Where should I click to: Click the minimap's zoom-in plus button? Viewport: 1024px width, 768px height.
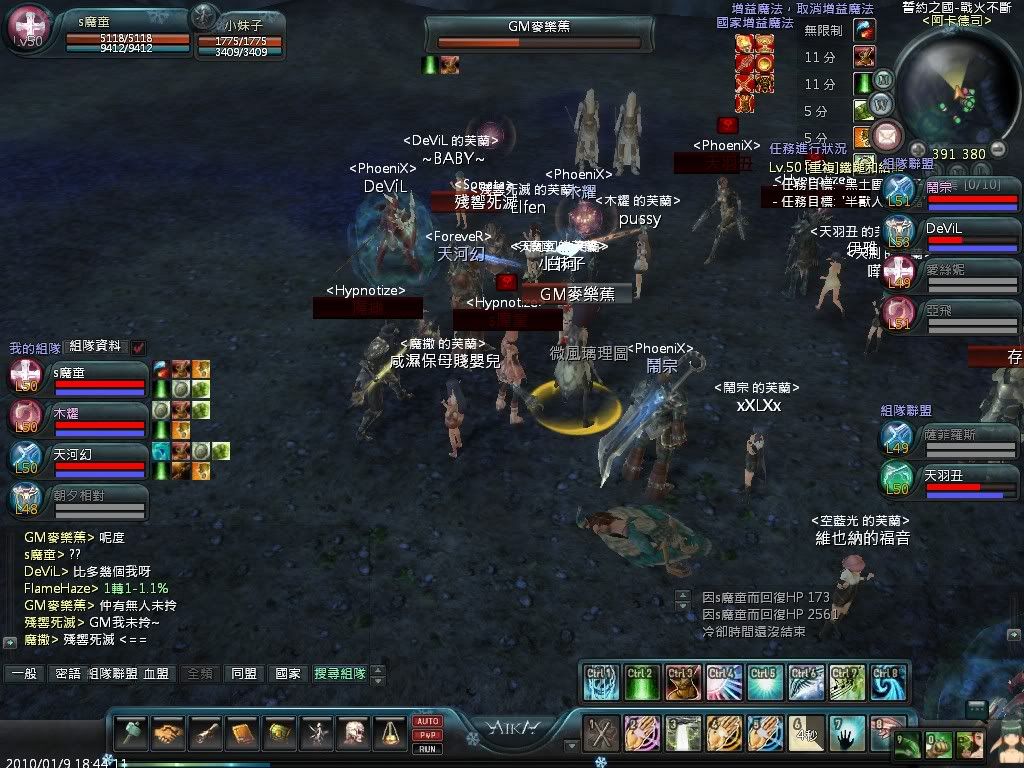coord(917,148)
